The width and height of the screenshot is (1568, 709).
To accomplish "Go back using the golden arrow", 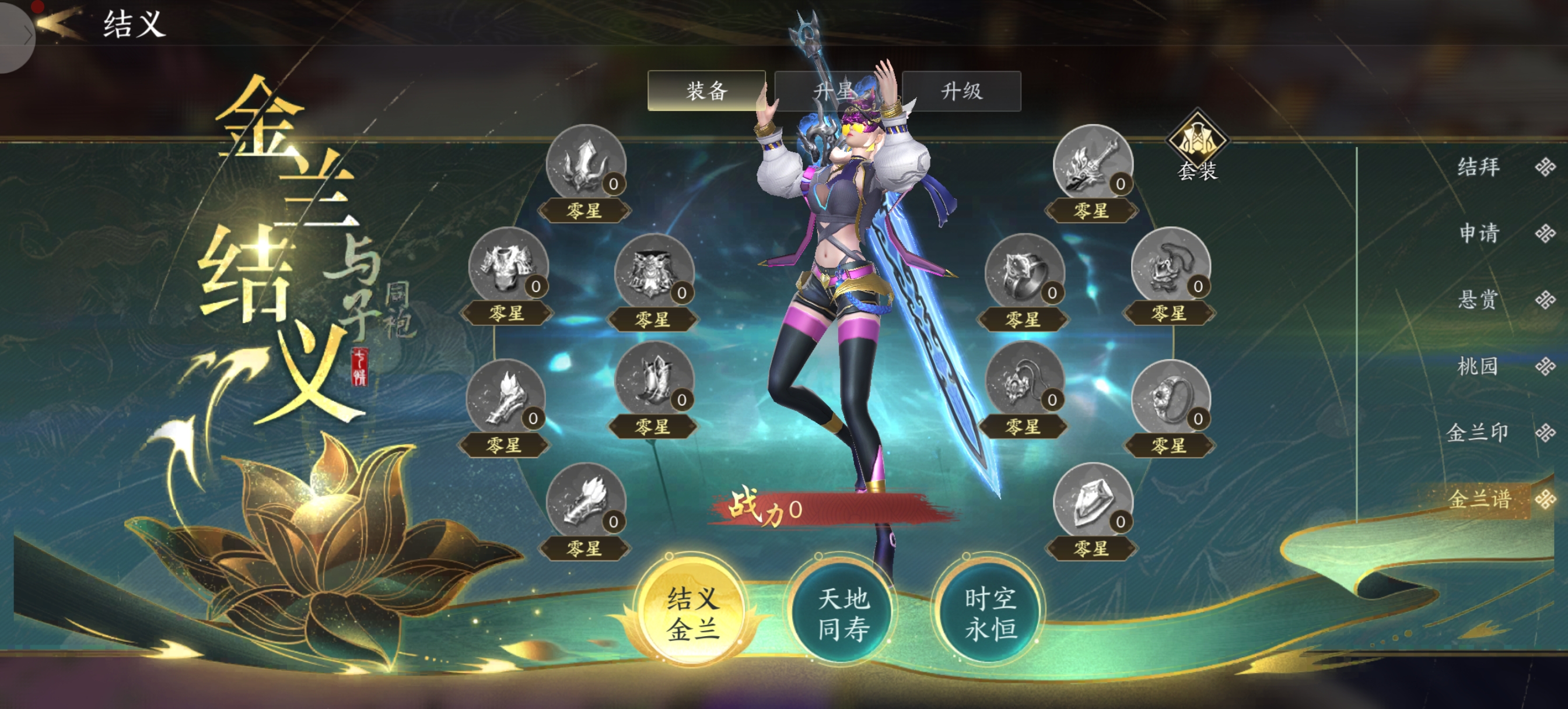I will 59,23.
